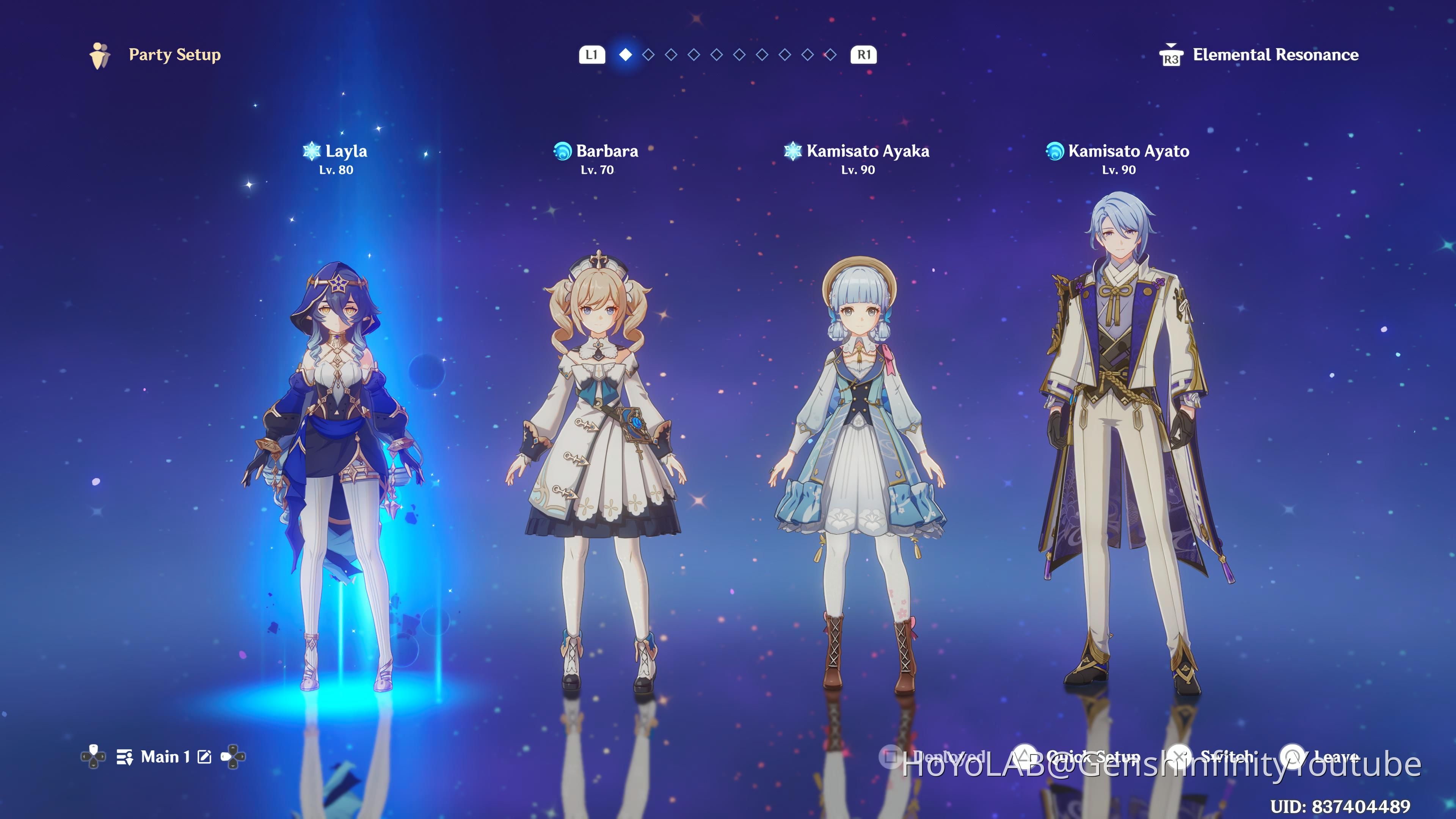Toggle to the last party diamond before R1

831,55
